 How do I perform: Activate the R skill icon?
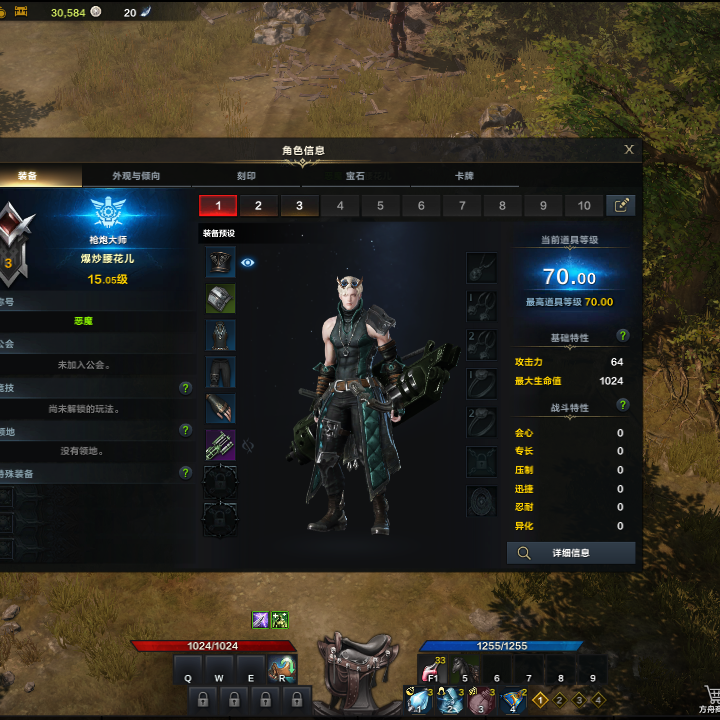point(282,669)
